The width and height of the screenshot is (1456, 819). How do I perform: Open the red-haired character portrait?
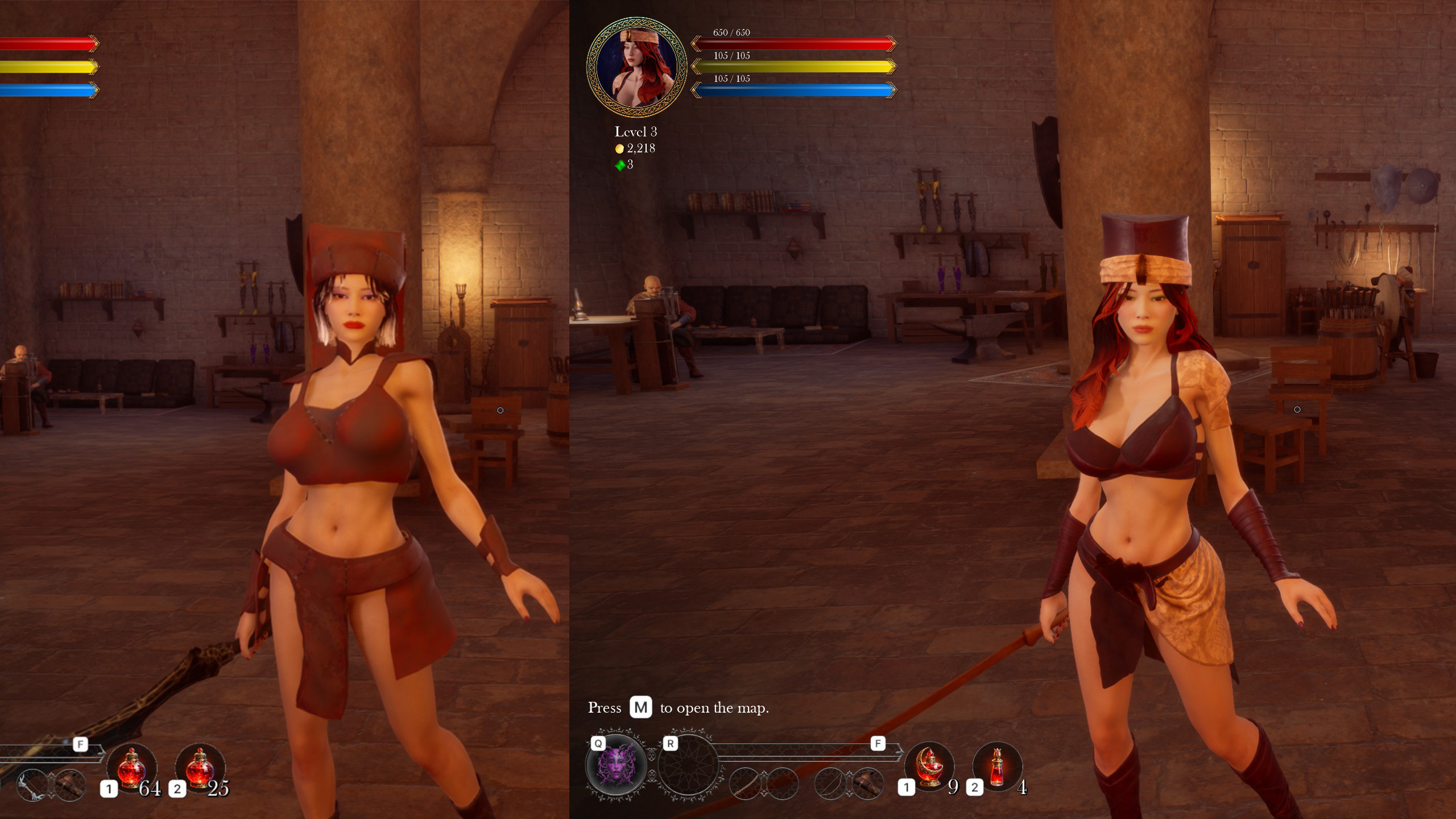tap(636, 67)
